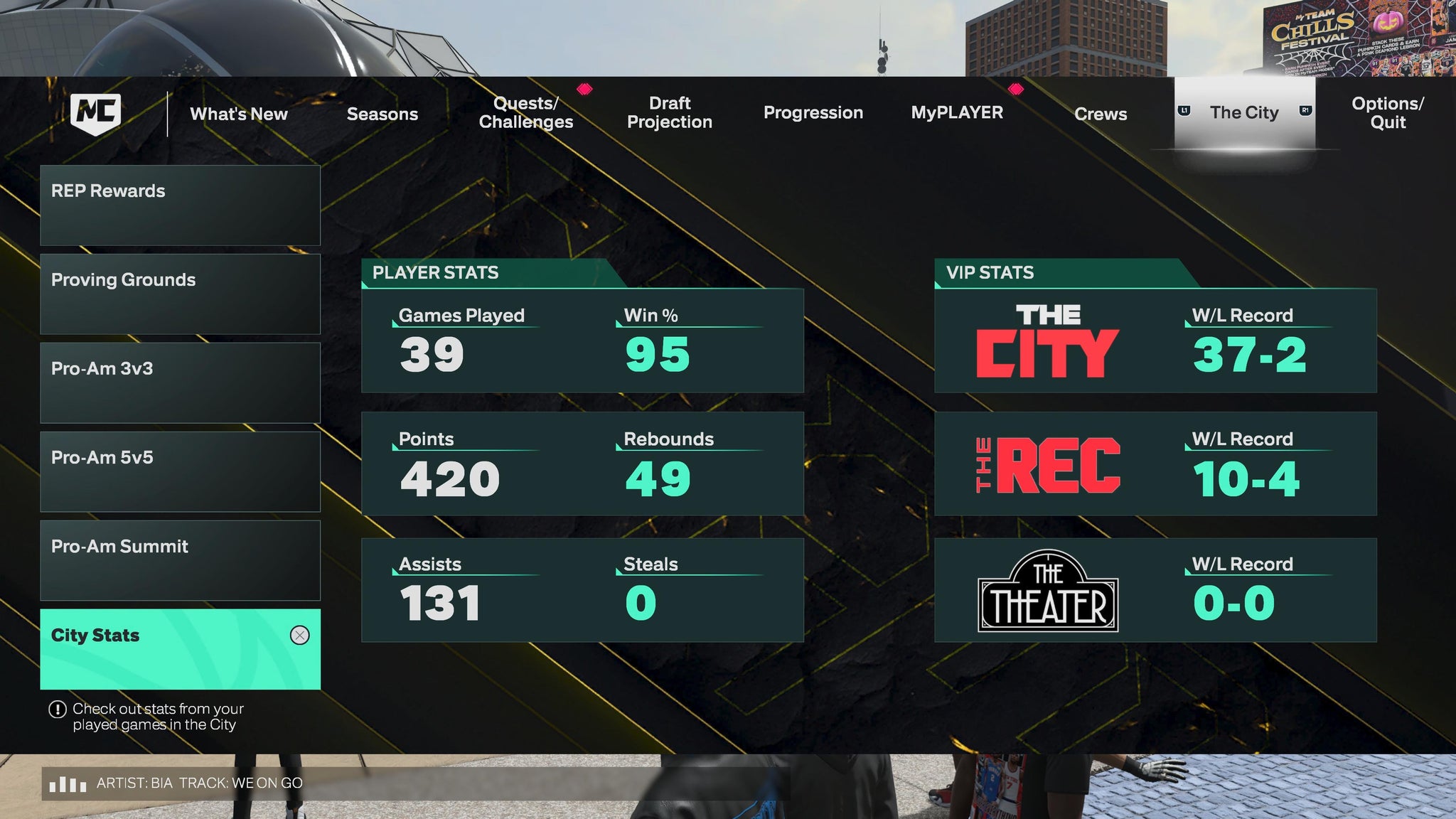Go to the Progression tab
This screenshot has width=1456, height=819.
pyautogui.click(x=813, y=113)
